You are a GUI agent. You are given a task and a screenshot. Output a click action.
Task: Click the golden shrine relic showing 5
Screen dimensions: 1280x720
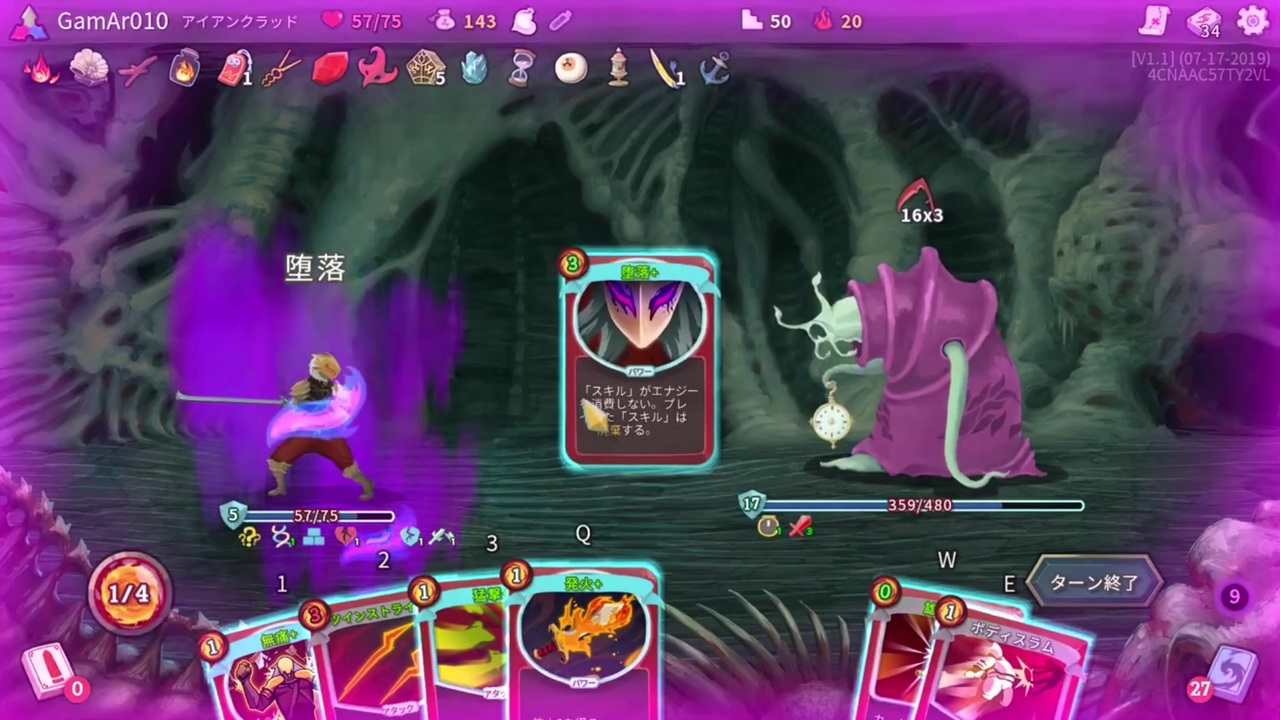pyautogui.click(x=427, y=68)
